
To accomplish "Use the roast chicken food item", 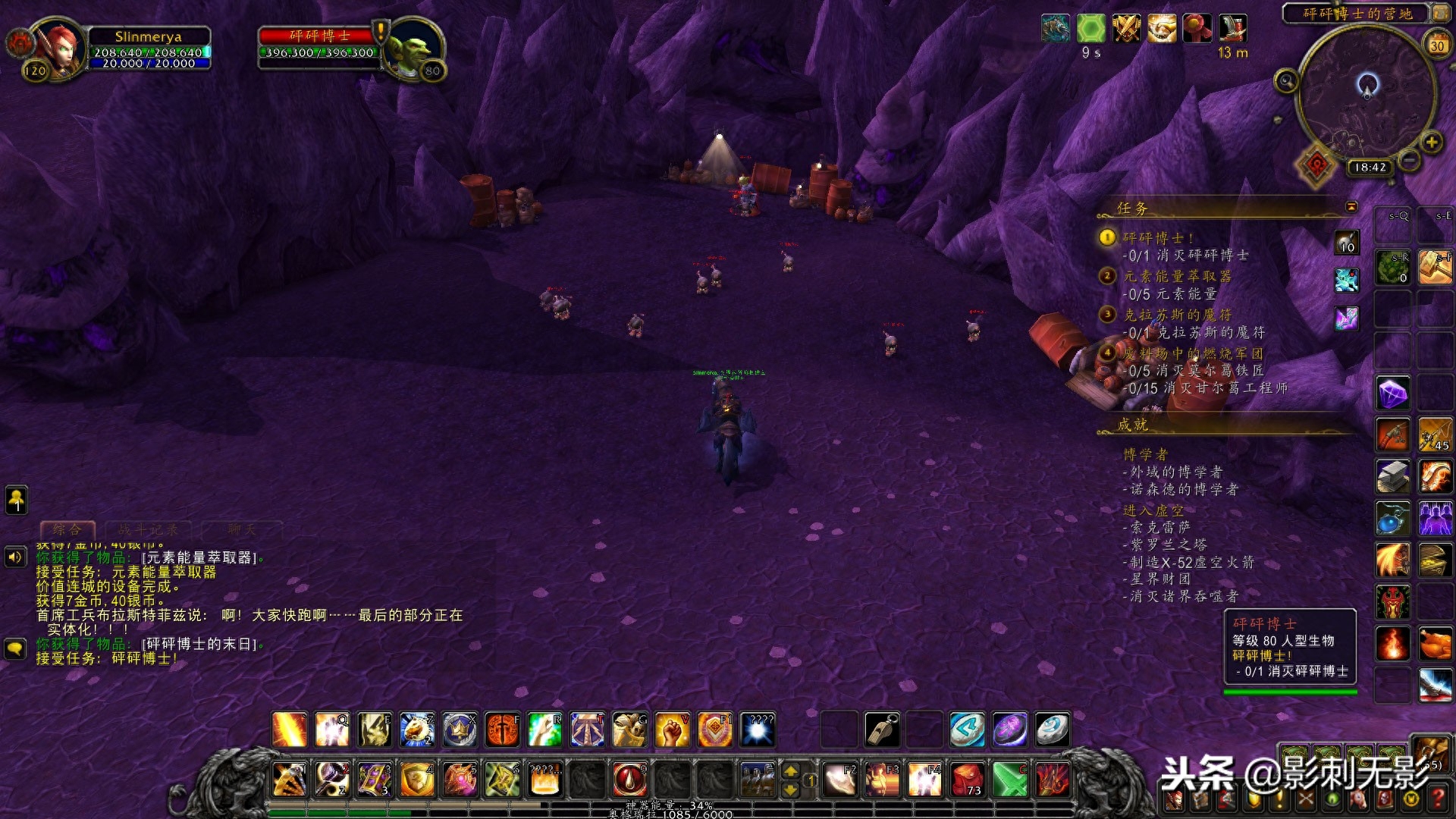I will point(1435,645).
